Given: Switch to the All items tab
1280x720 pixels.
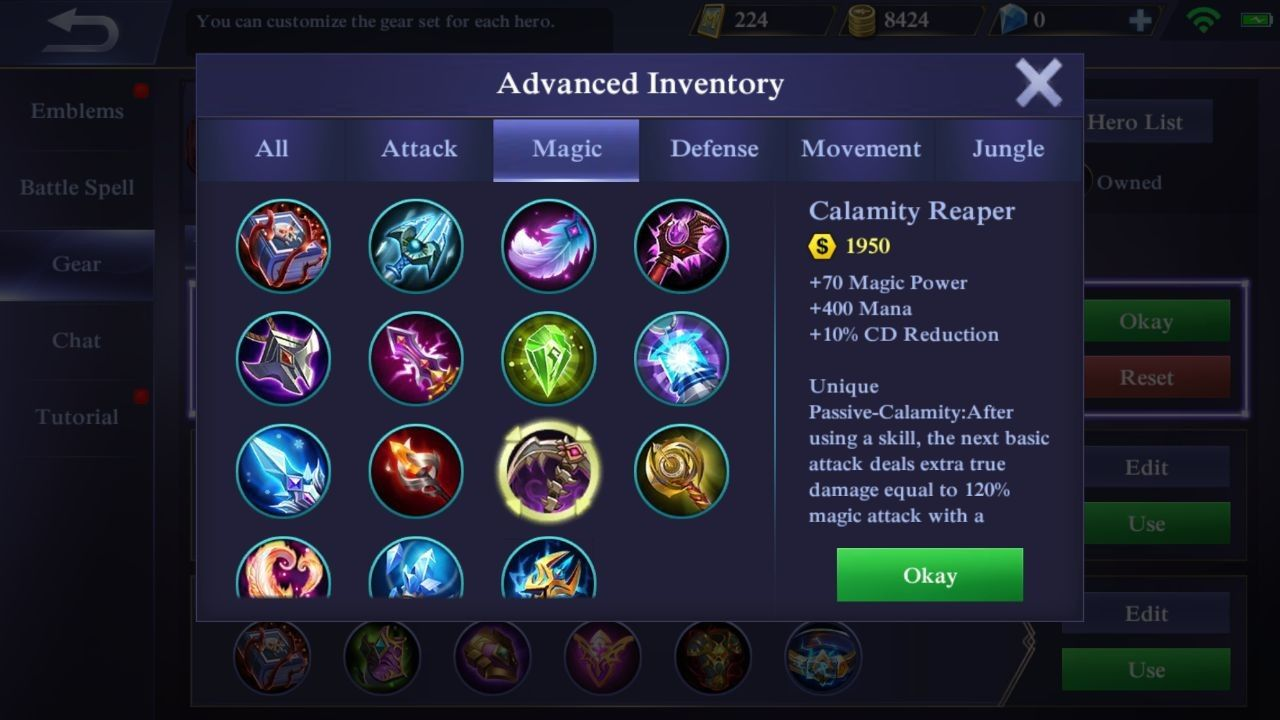Looking at the screenshot, I should (271, 149).
